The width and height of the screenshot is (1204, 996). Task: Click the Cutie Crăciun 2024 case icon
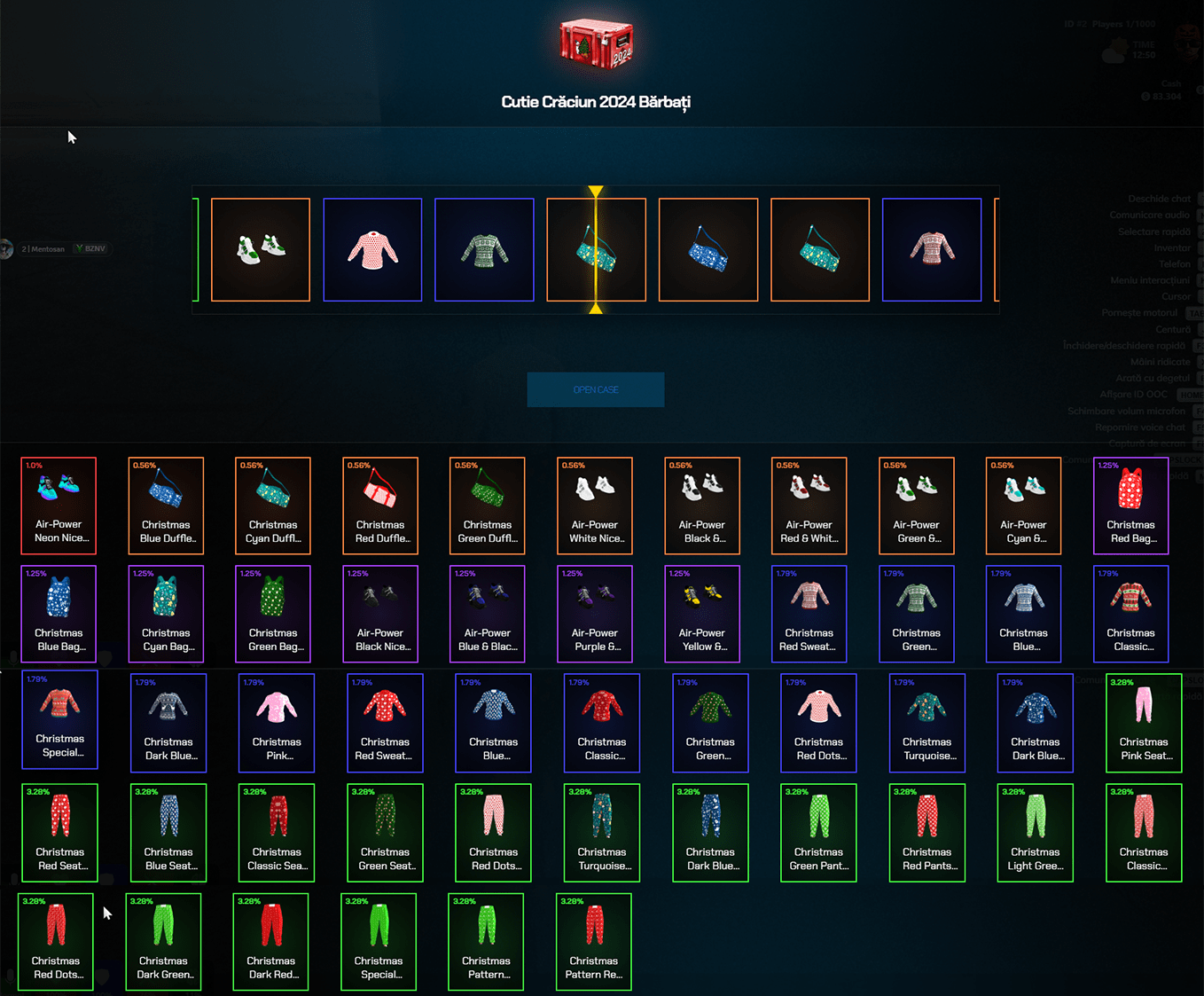click(596, 44)
